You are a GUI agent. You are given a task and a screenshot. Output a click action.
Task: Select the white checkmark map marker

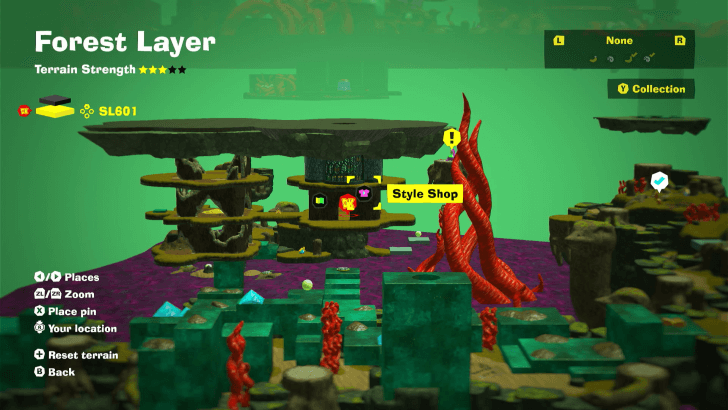pyautogui.click(x=659, y=180)
